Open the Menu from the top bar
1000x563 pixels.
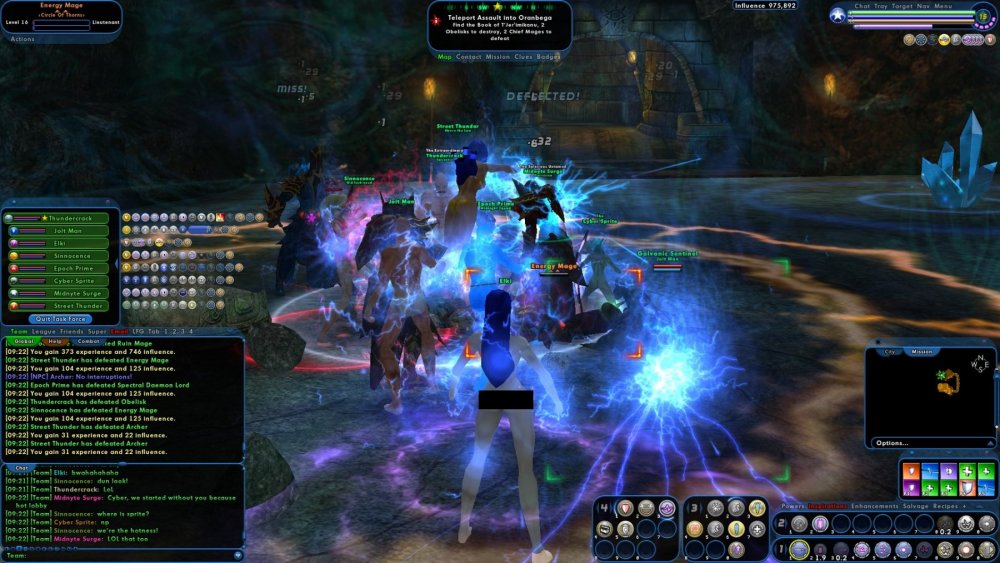pos(943,6)
